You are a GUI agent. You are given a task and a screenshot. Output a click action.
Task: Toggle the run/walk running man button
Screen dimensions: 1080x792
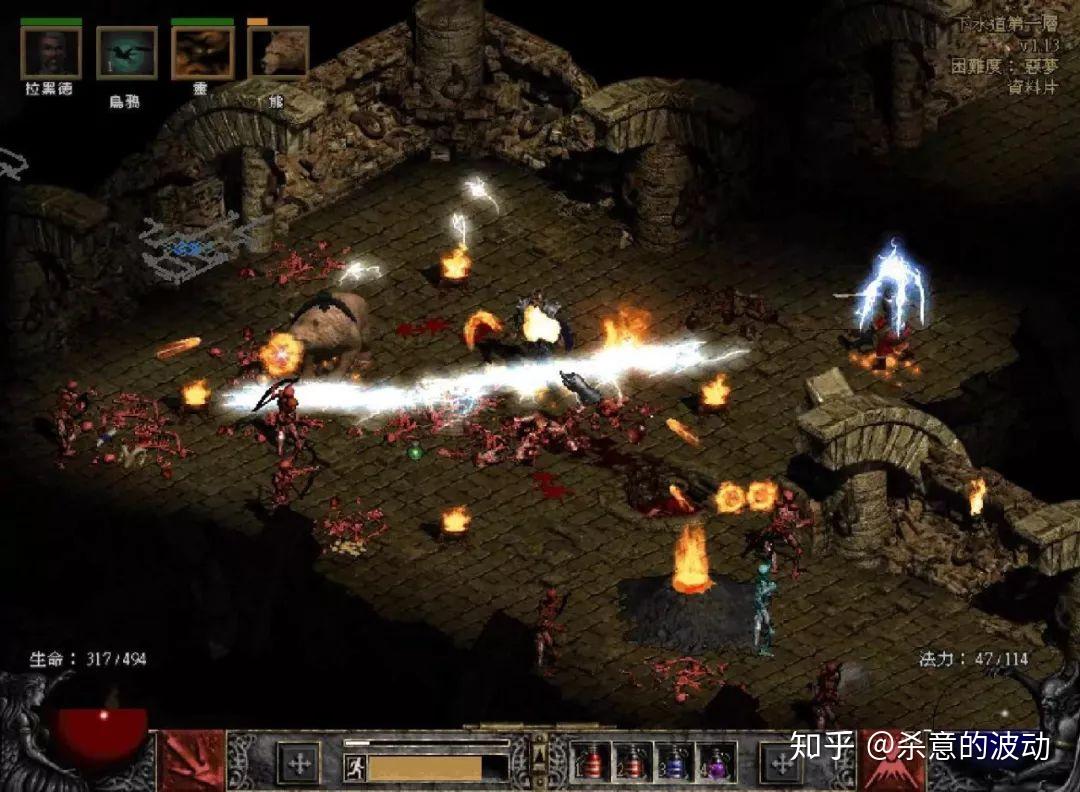[354, 768]
